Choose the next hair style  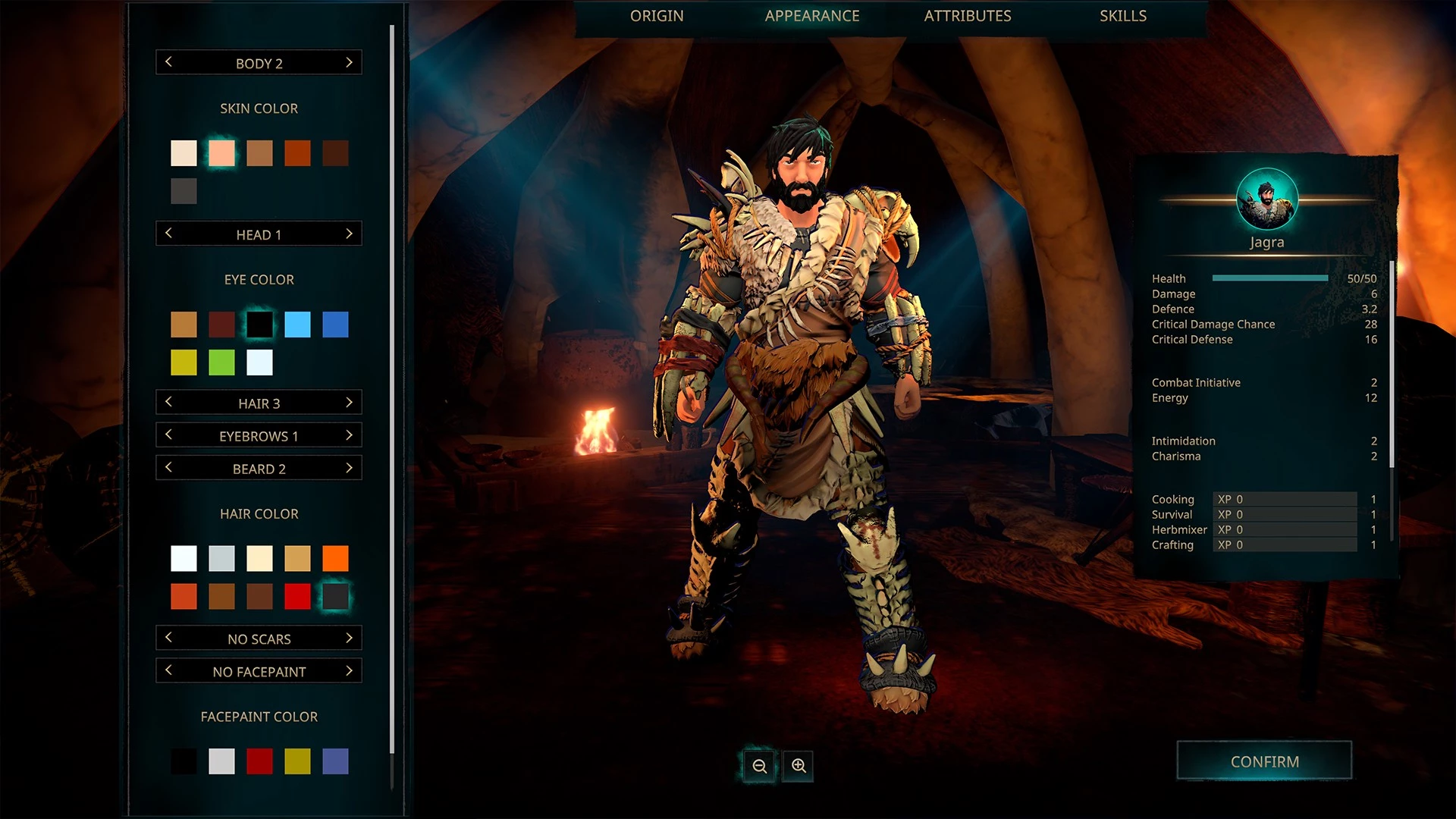point(349,403)
